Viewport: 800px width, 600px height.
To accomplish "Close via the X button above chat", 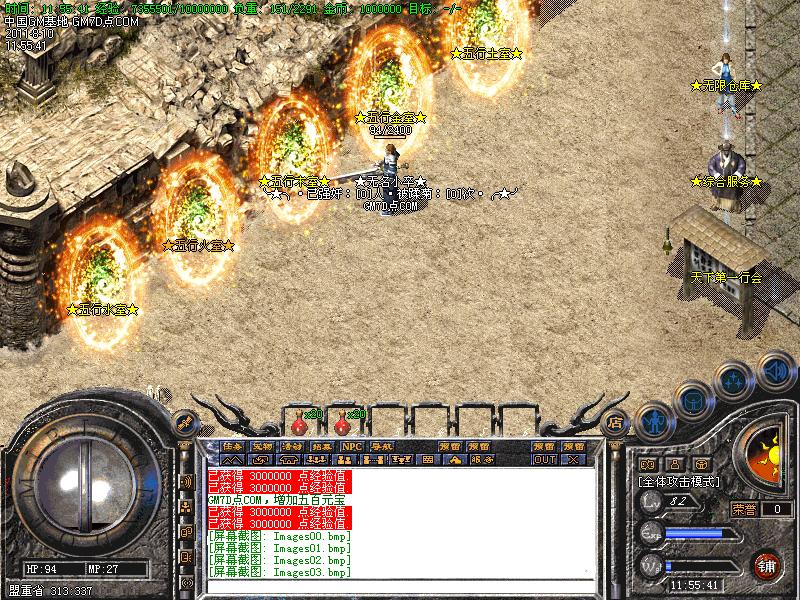I will 573,460.
